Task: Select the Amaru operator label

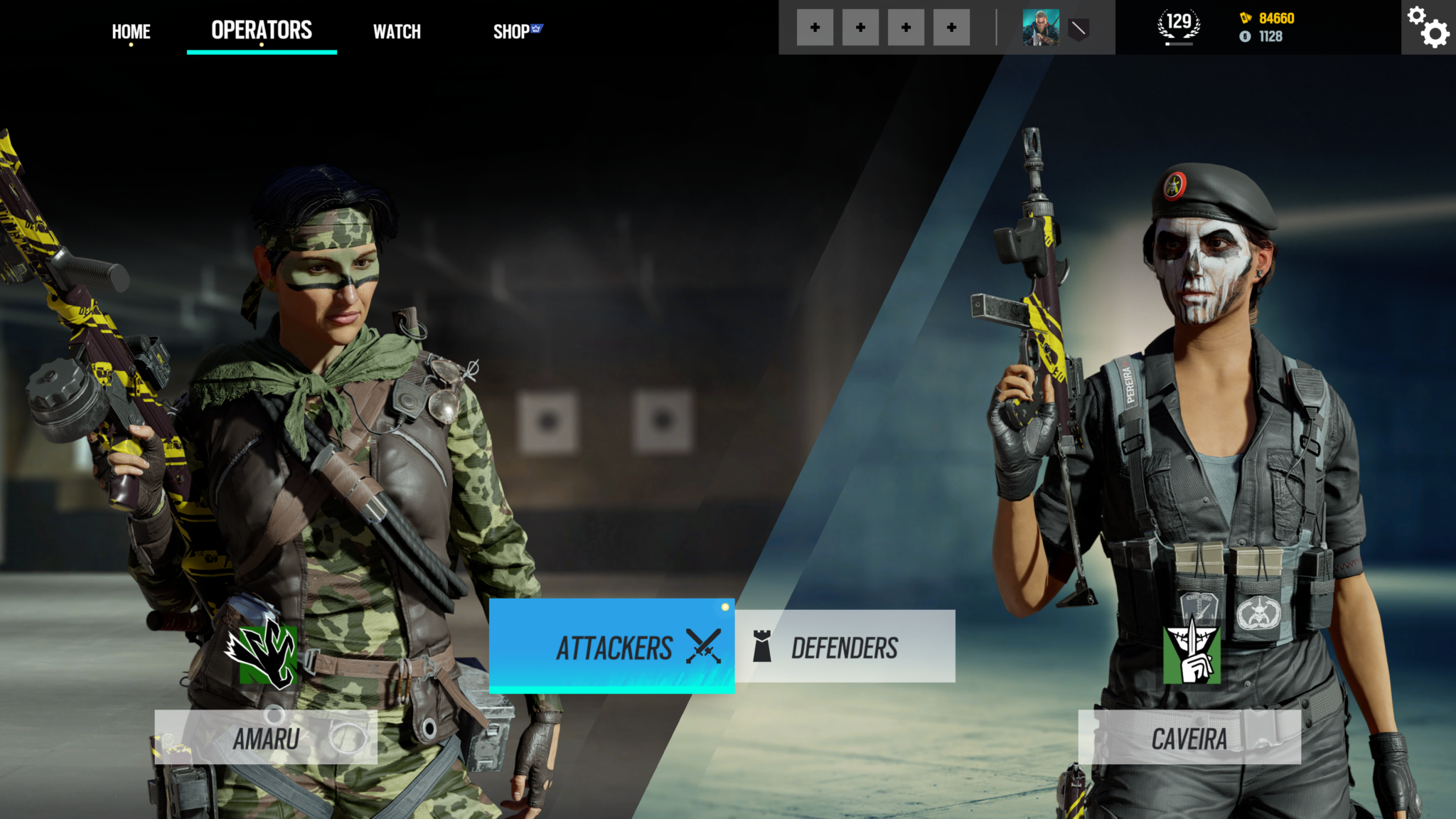Action: (266, 739)
